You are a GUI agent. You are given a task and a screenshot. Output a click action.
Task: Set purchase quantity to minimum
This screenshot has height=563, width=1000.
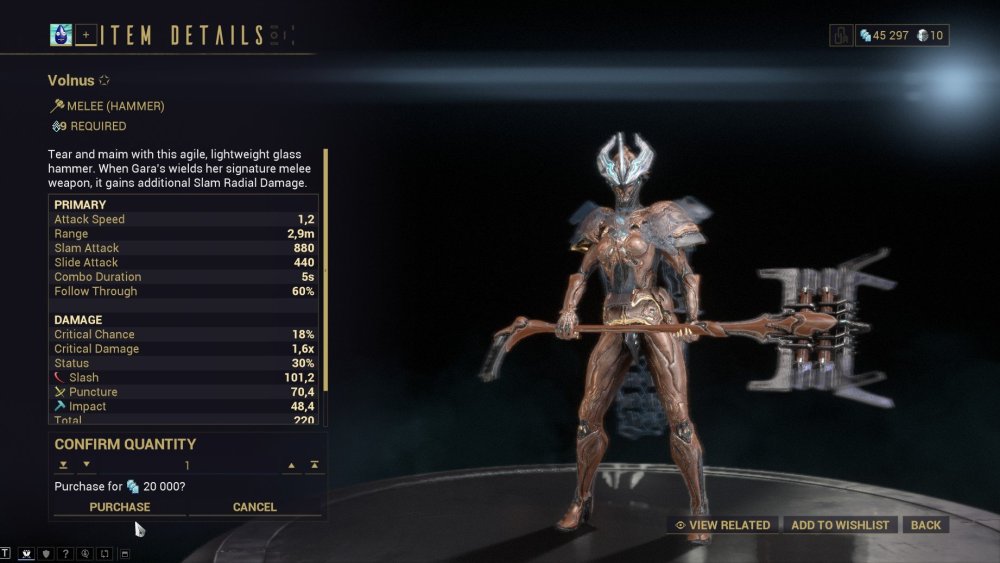pos(63,465)
